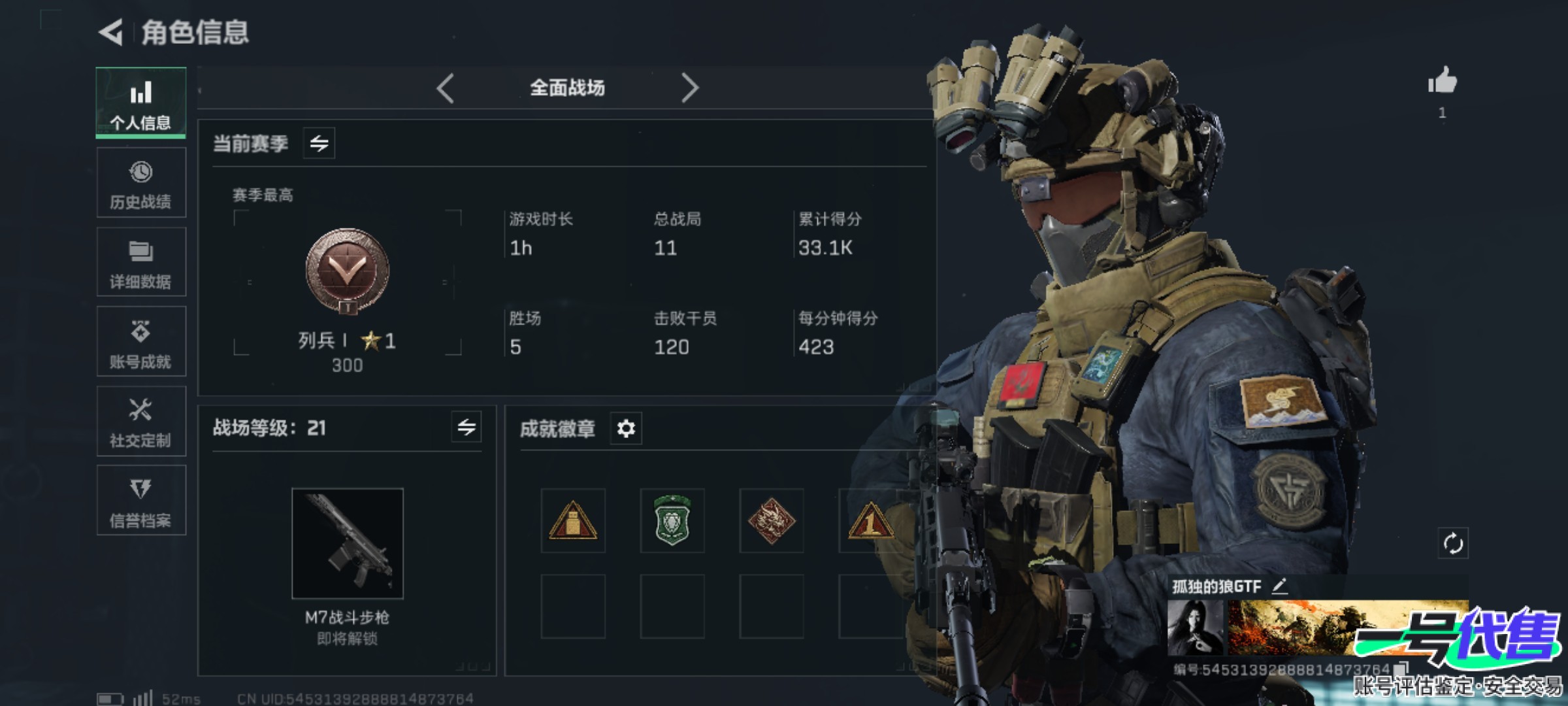The width and height of the screenshot is (1568, 706).
Task: Open the 成就徽章 gear settings
Action: 626,429
